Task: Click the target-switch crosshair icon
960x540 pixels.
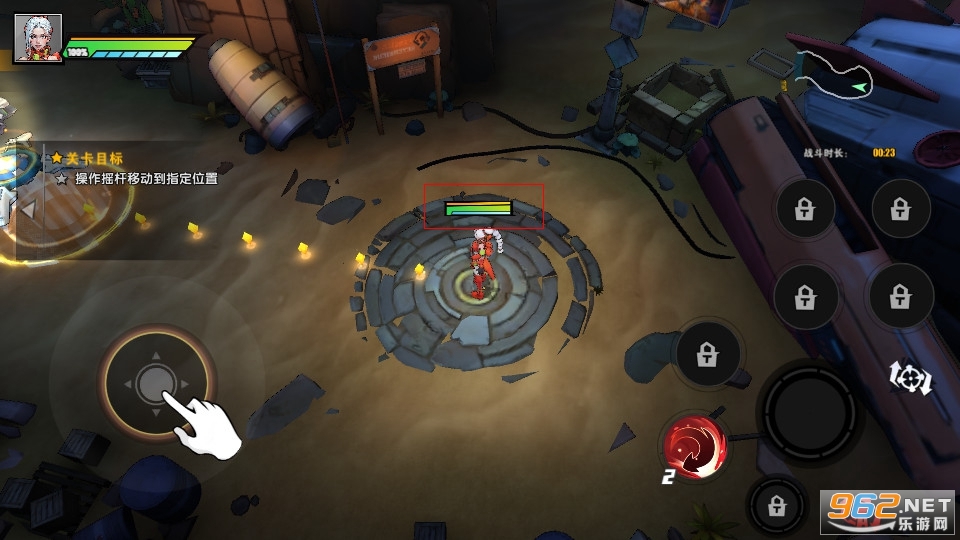Action: (910, 377)
